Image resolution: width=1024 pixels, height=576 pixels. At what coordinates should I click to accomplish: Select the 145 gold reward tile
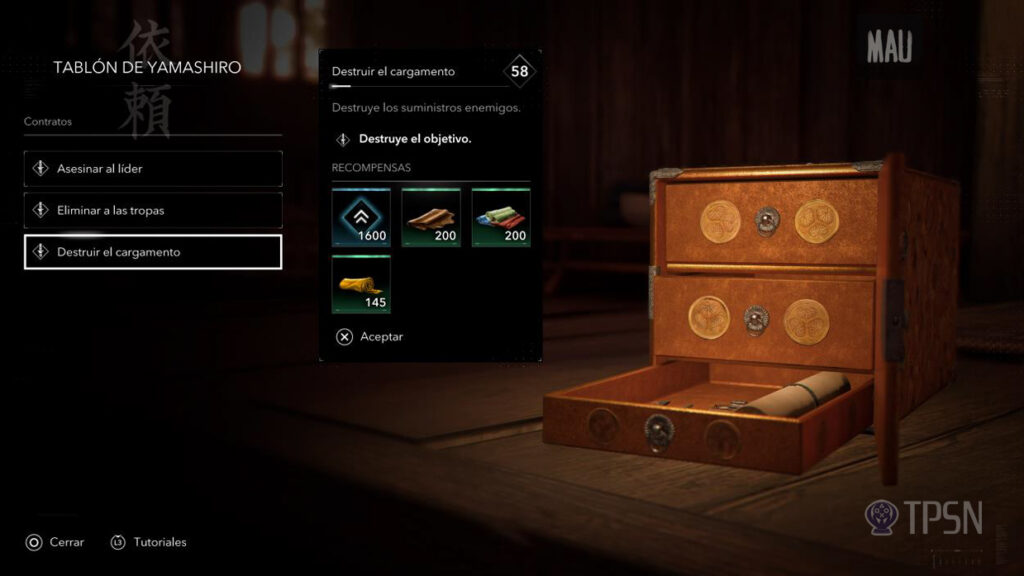[x=361, y=284]
